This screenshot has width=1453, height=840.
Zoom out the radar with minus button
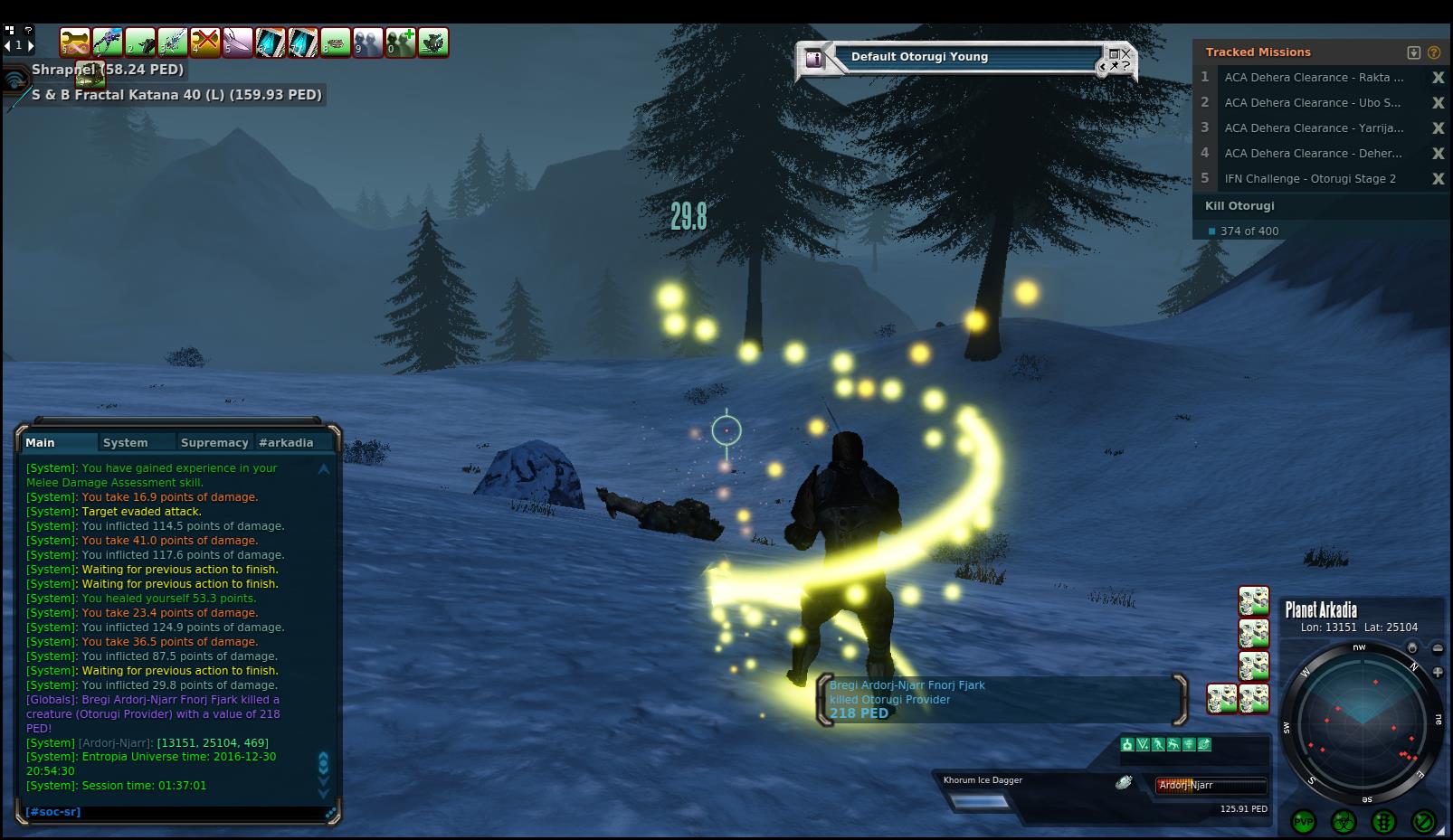tap(1438, 648)
